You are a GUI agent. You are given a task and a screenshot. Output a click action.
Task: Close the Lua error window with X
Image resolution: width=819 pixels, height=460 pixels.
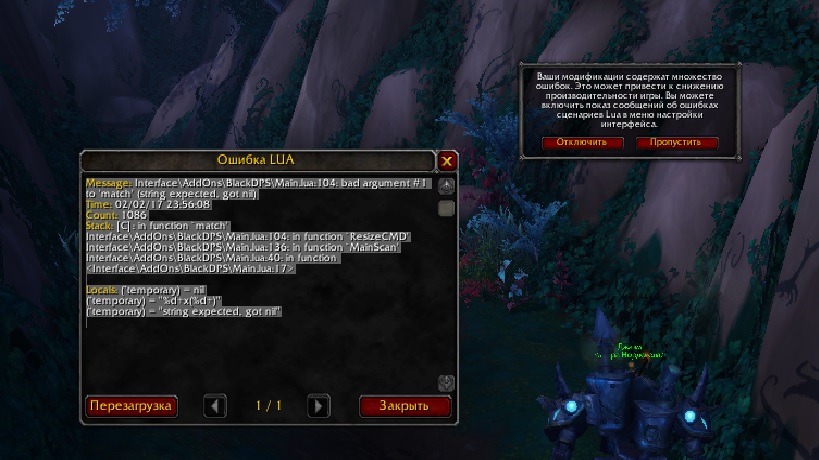pos(447,160)
